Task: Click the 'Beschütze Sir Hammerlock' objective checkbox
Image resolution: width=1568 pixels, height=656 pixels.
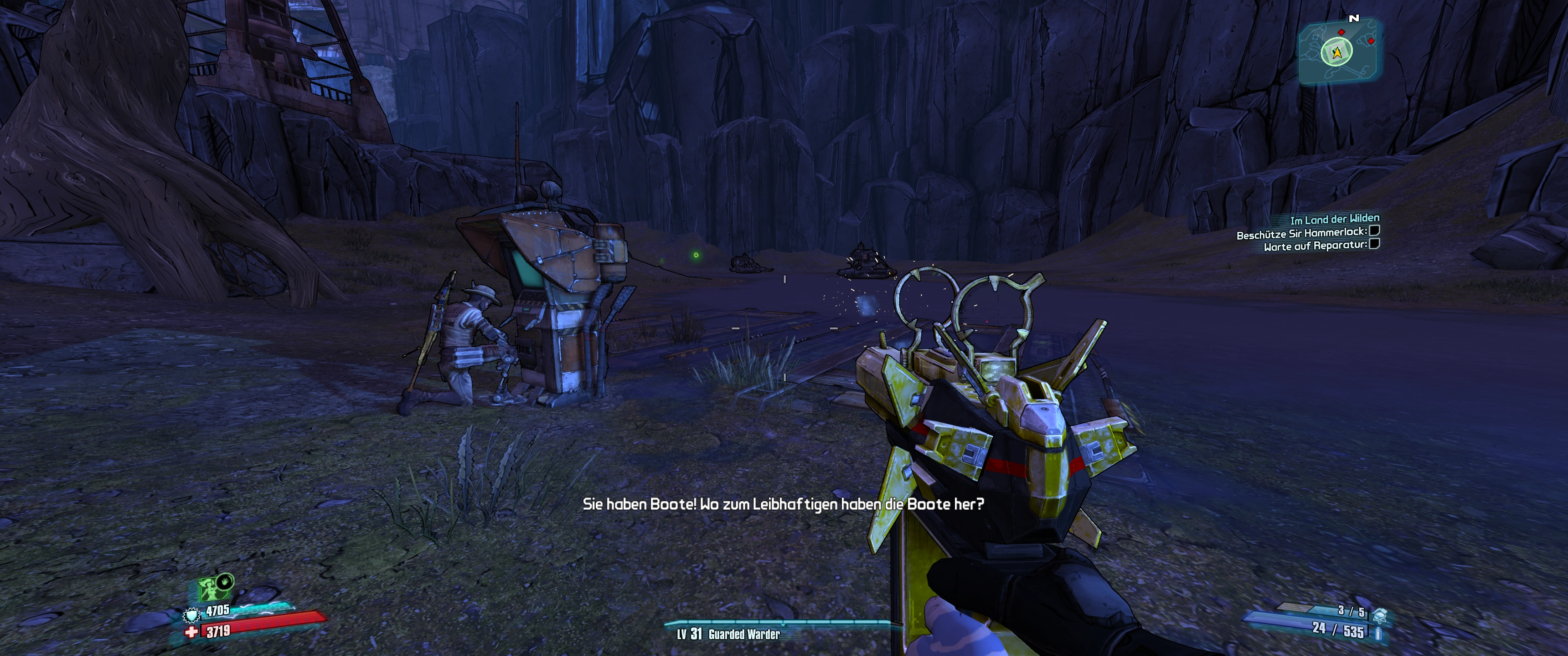Action: [1374, 231]
